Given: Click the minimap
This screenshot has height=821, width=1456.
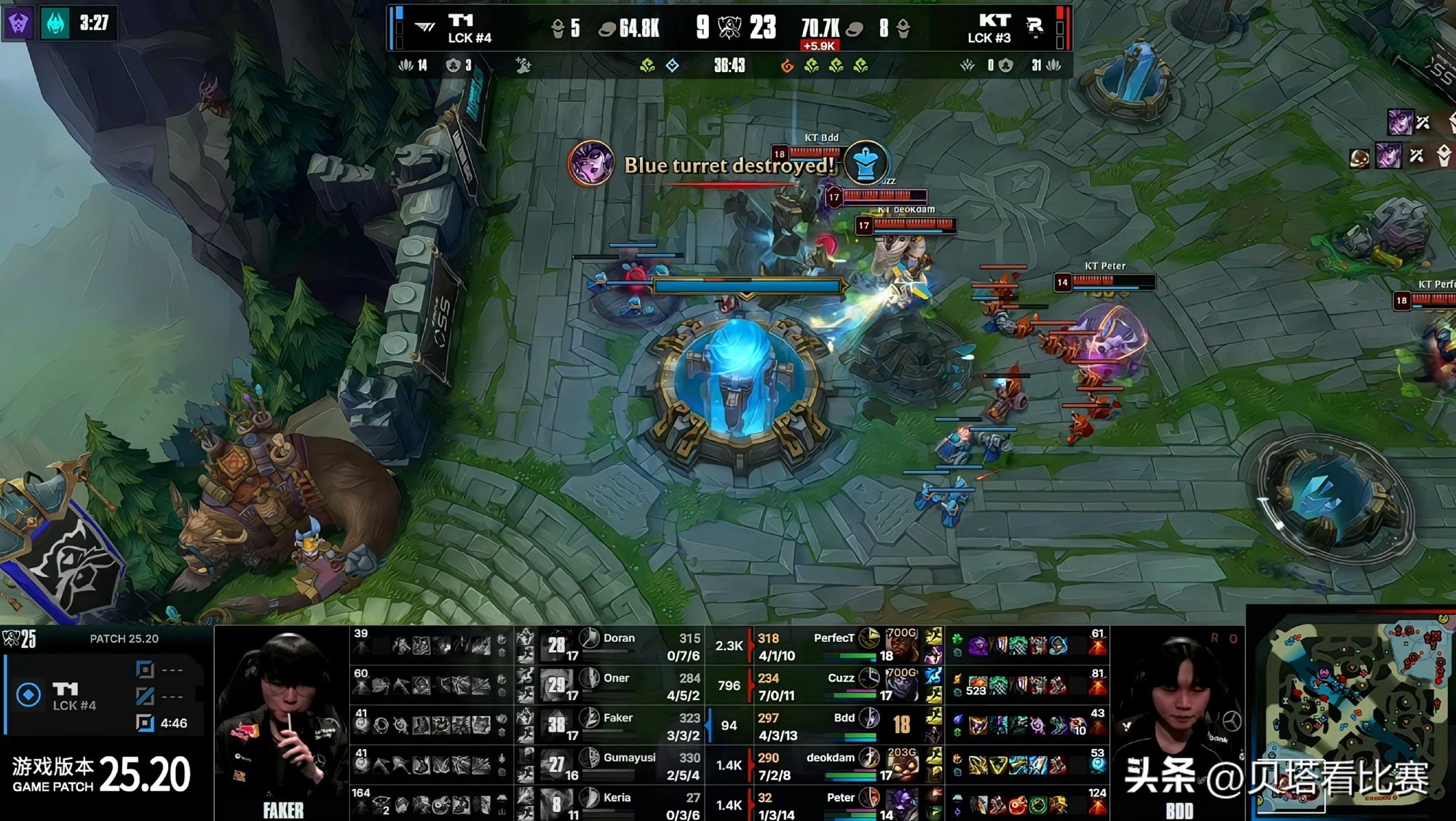Looking at the screenshot, I should (x=1354, y=712).
